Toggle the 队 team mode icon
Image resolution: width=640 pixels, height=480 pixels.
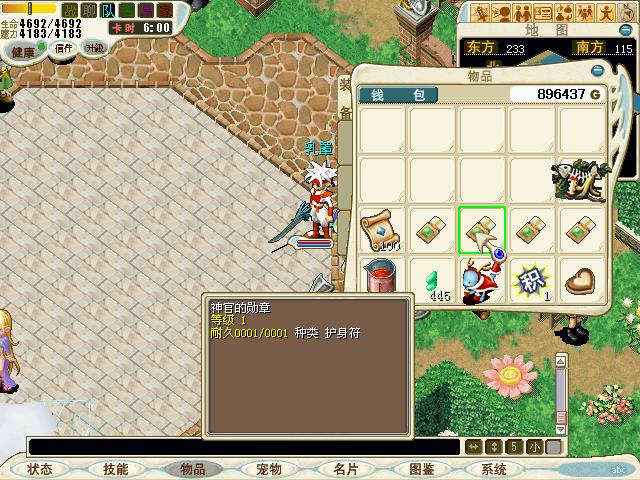click(108, 10)
